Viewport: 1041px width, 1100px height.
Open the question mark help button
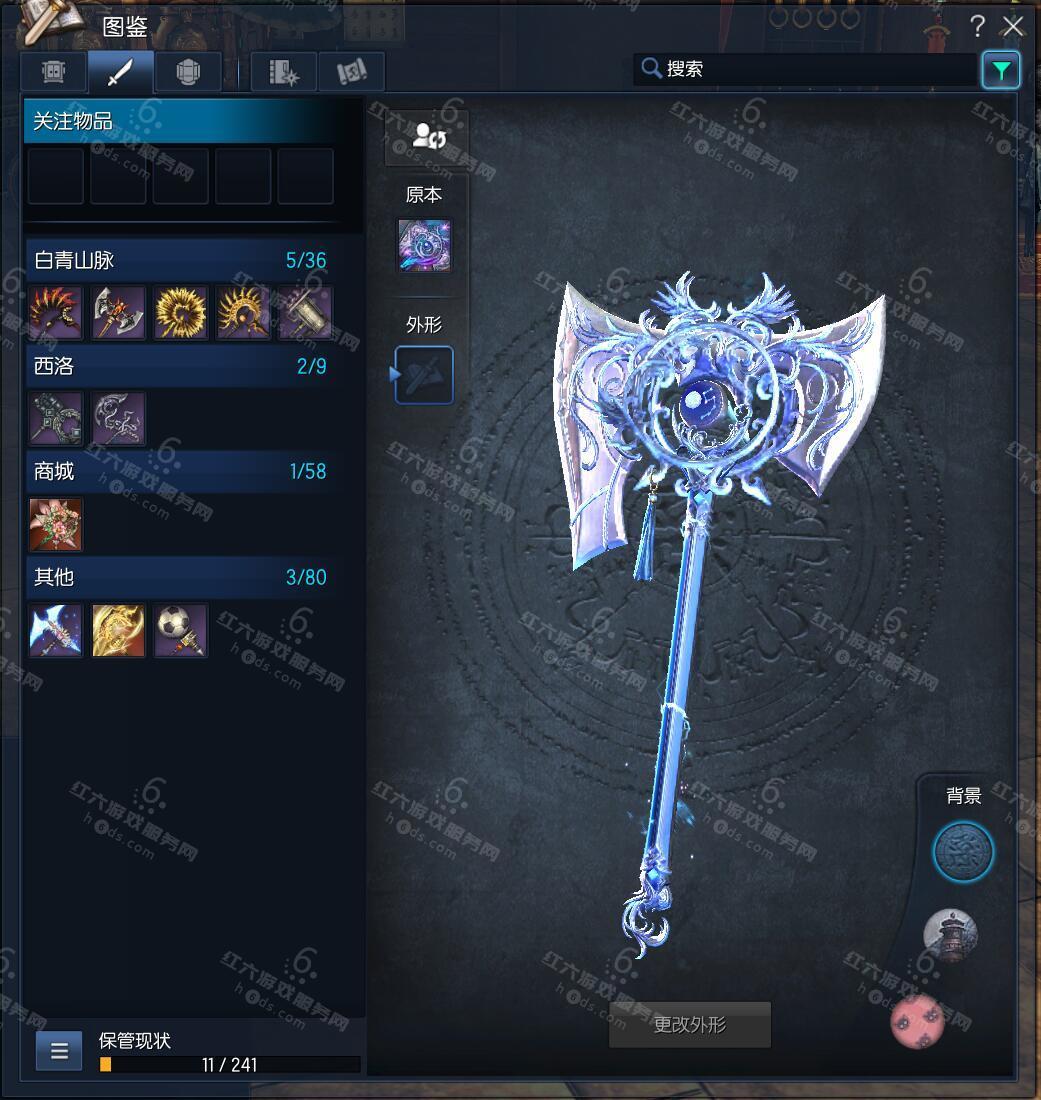[977, 27]
